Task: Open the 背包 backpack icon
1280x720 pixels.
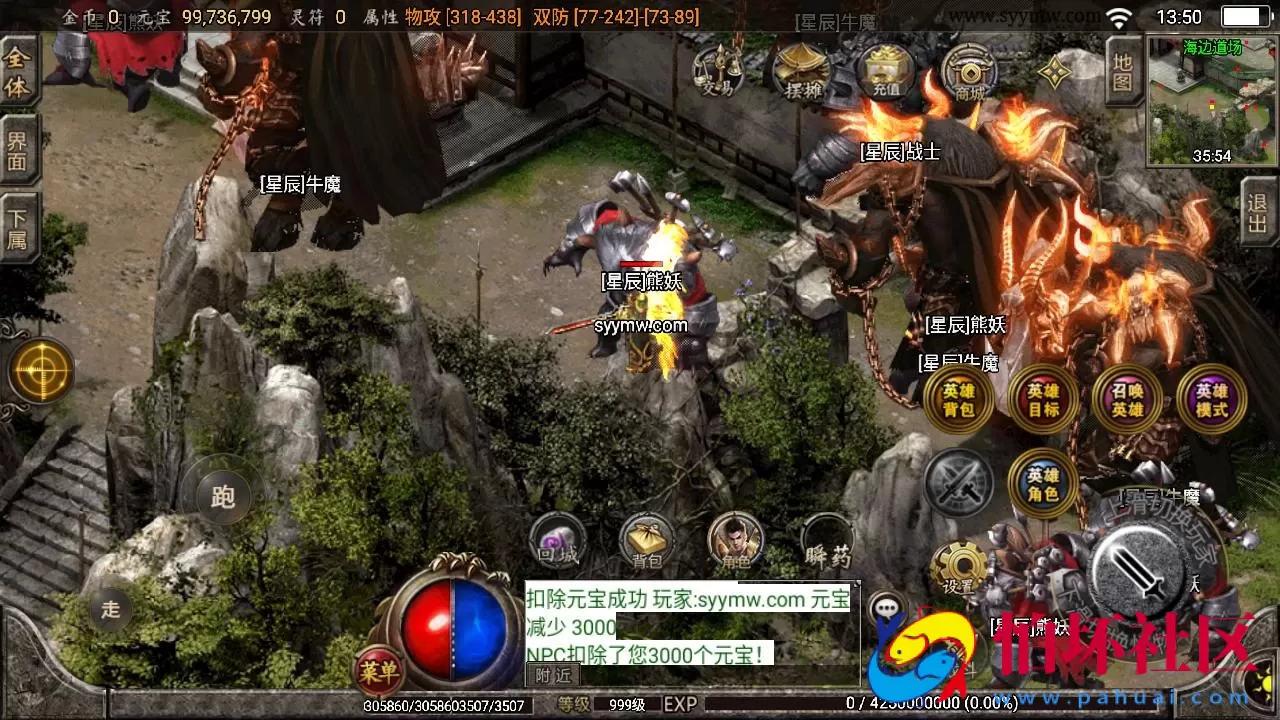Action: coord(645,540)
